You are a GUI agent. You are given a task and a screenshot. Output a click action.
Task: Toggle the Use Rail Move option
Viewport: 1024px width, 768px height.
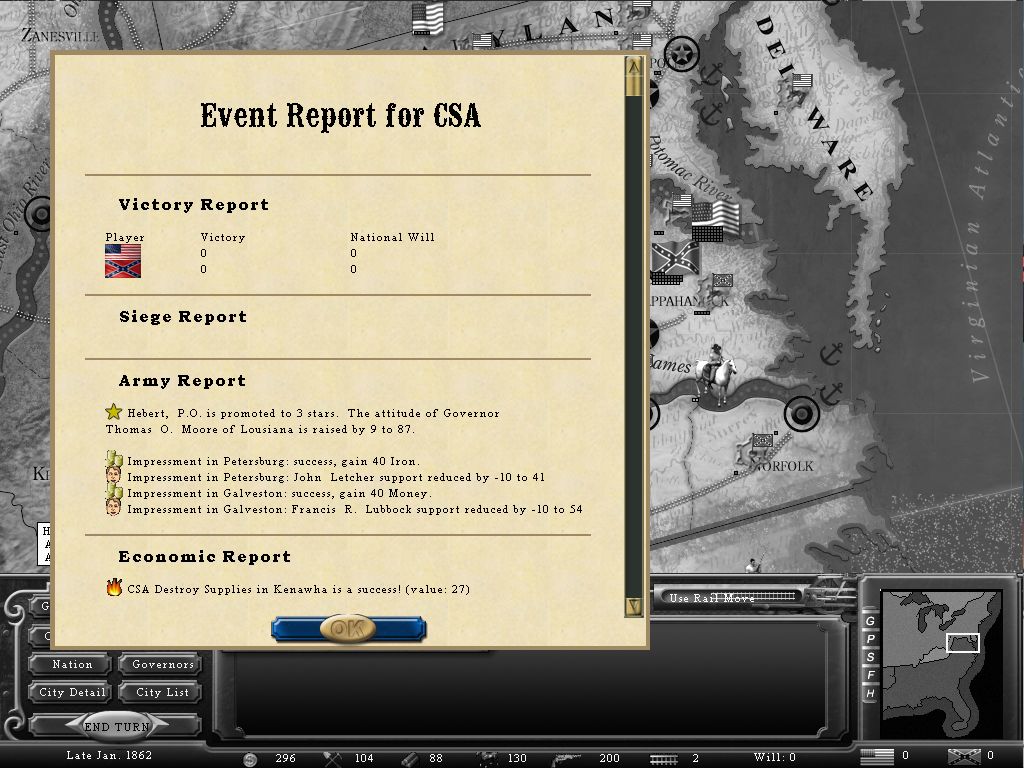(x=732, y=598)
